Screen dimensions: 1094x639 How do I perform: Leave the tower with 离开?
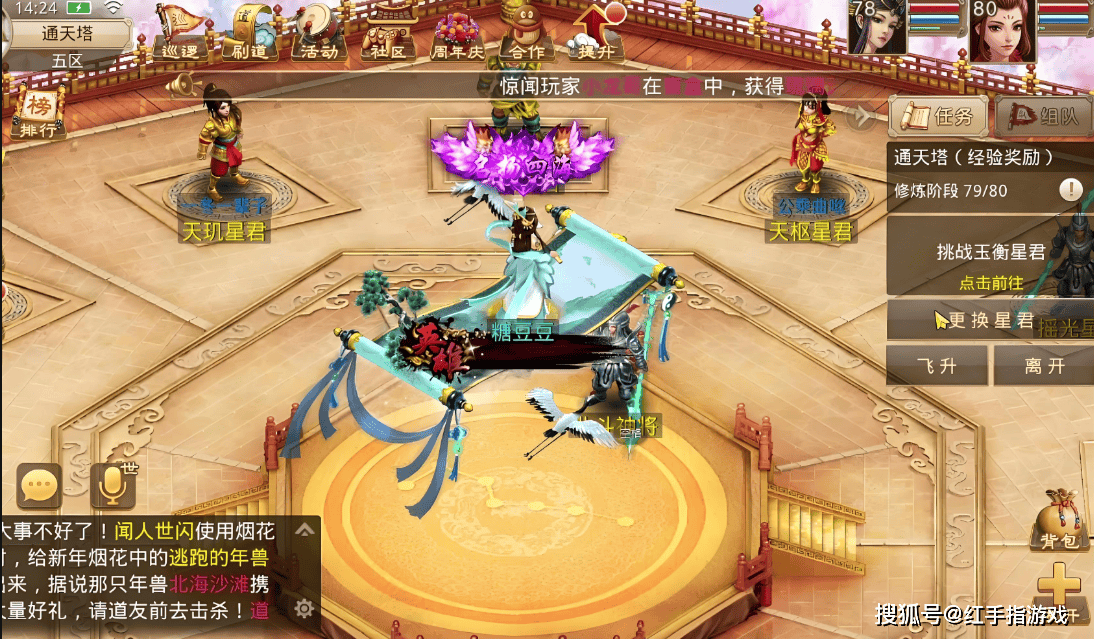tap(1044, 366)
